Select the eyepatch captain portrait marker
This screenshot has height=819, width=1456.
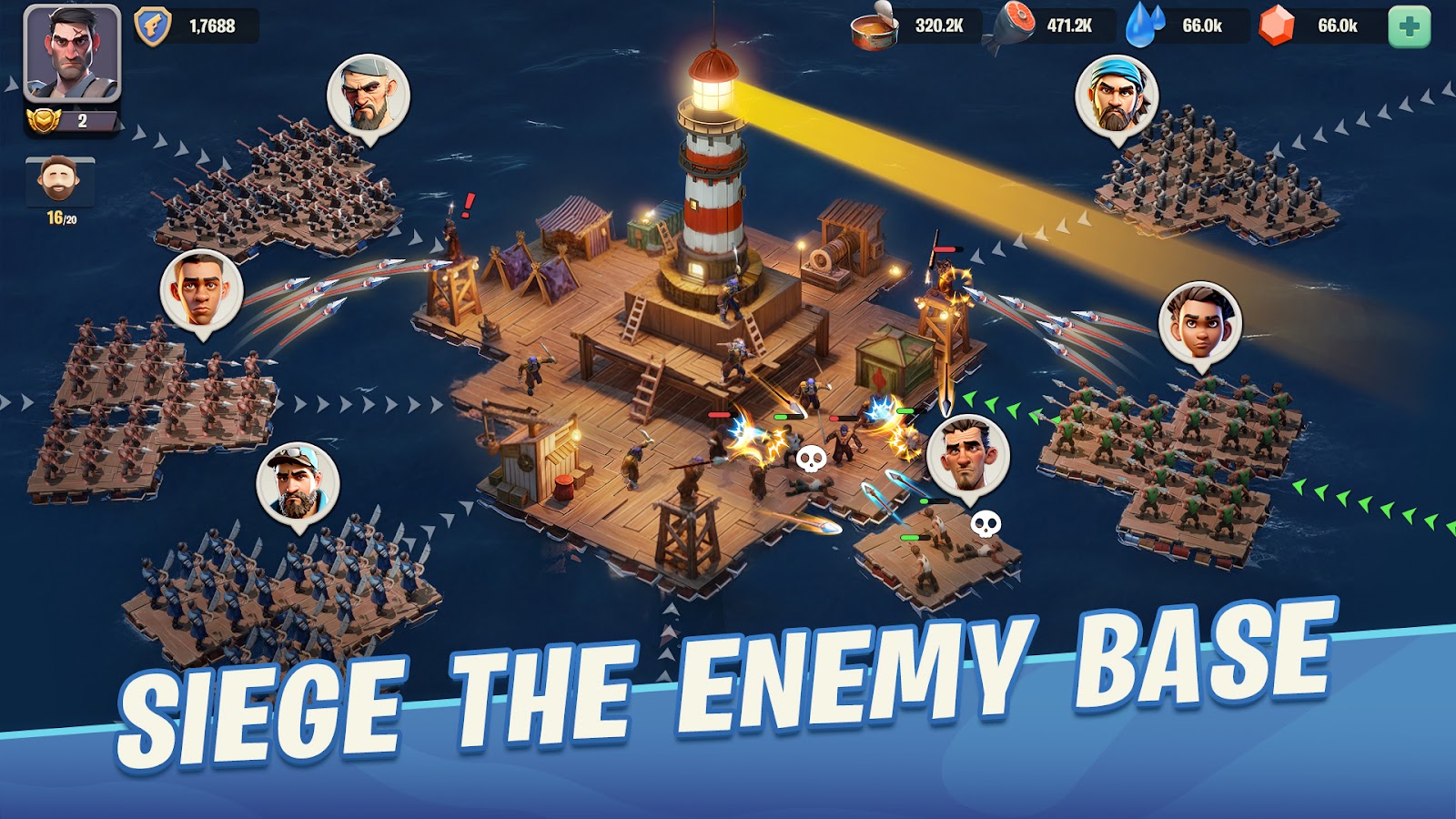(x=368, y=95)
